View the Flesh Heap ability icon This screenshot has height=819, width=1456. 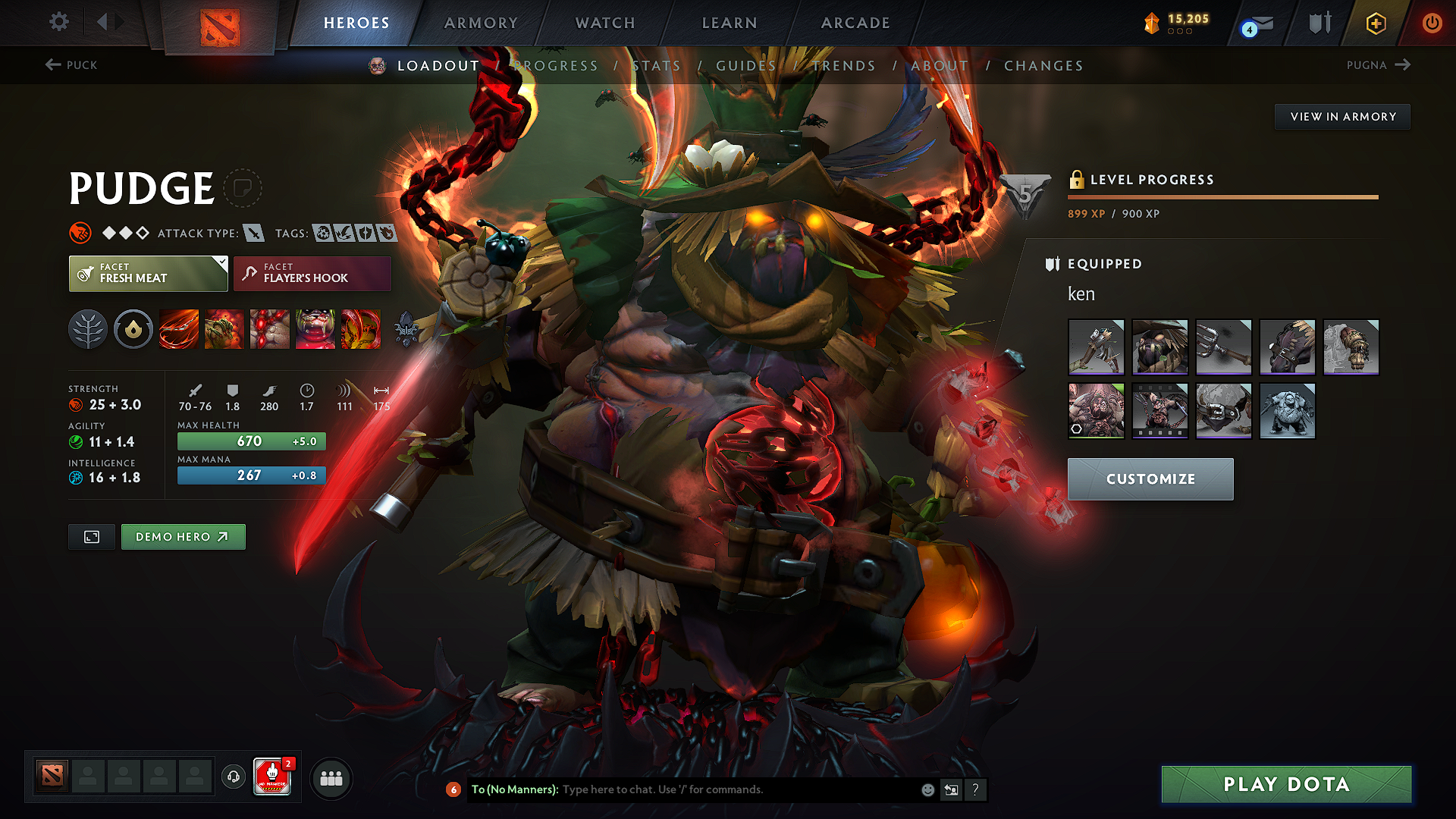269,328
